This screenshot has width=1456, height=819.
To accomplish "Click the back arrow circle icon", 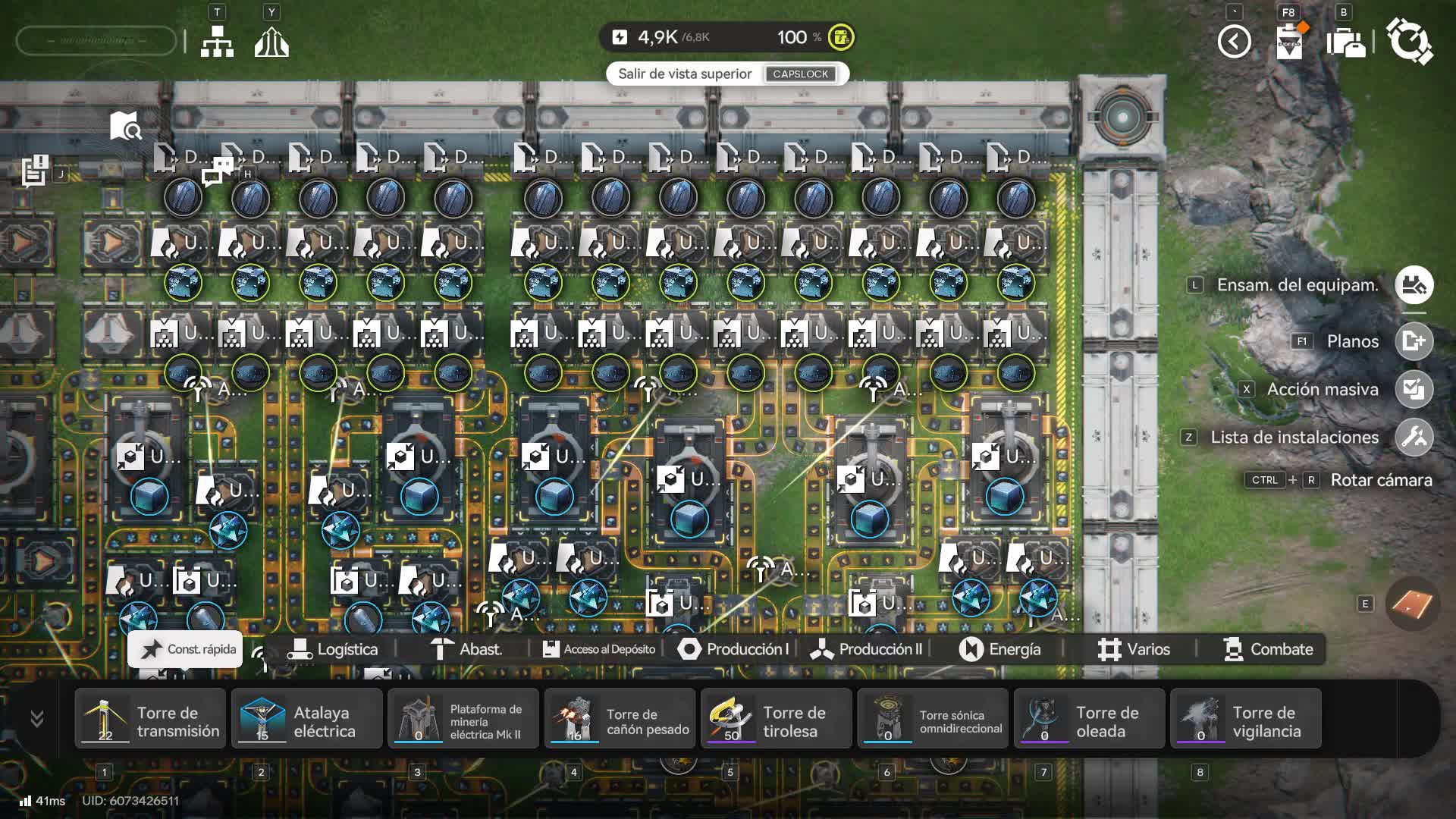I will coord(1234,41).
